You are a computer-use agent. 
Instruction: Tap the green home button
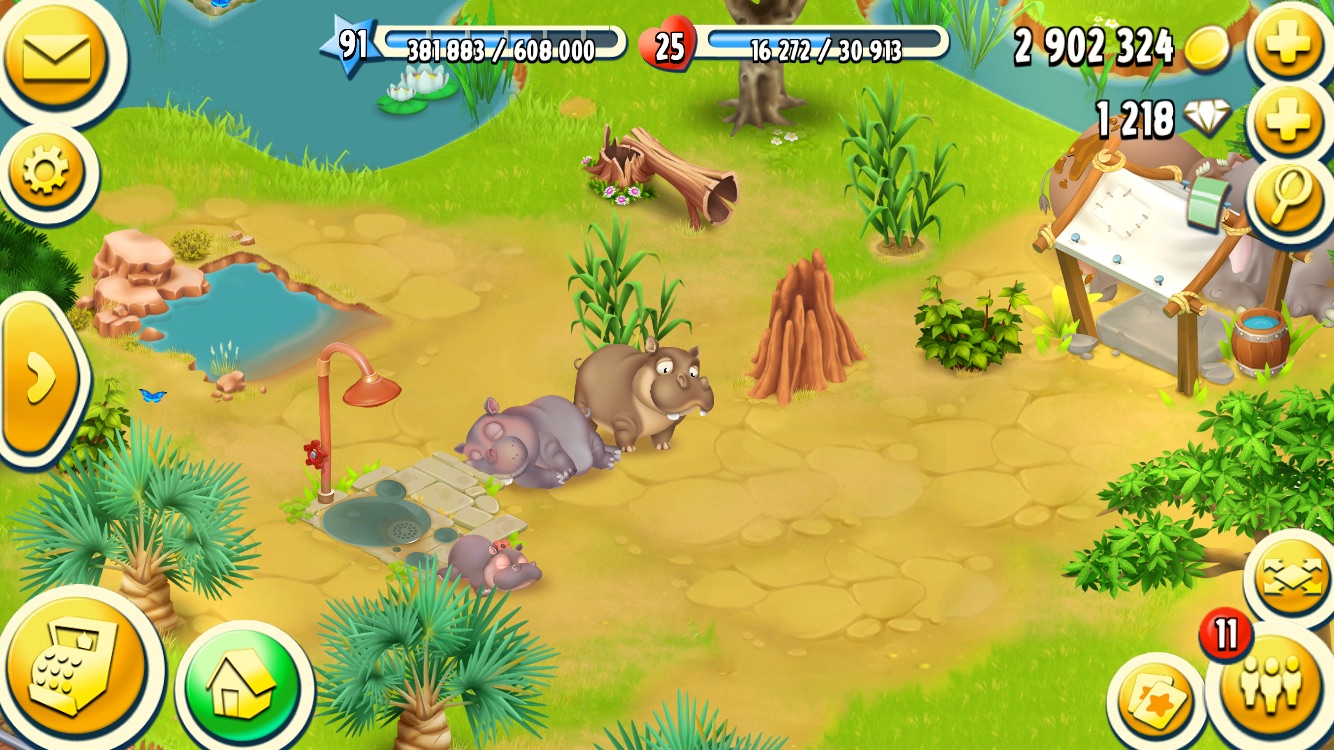click(x=242, y=684)
